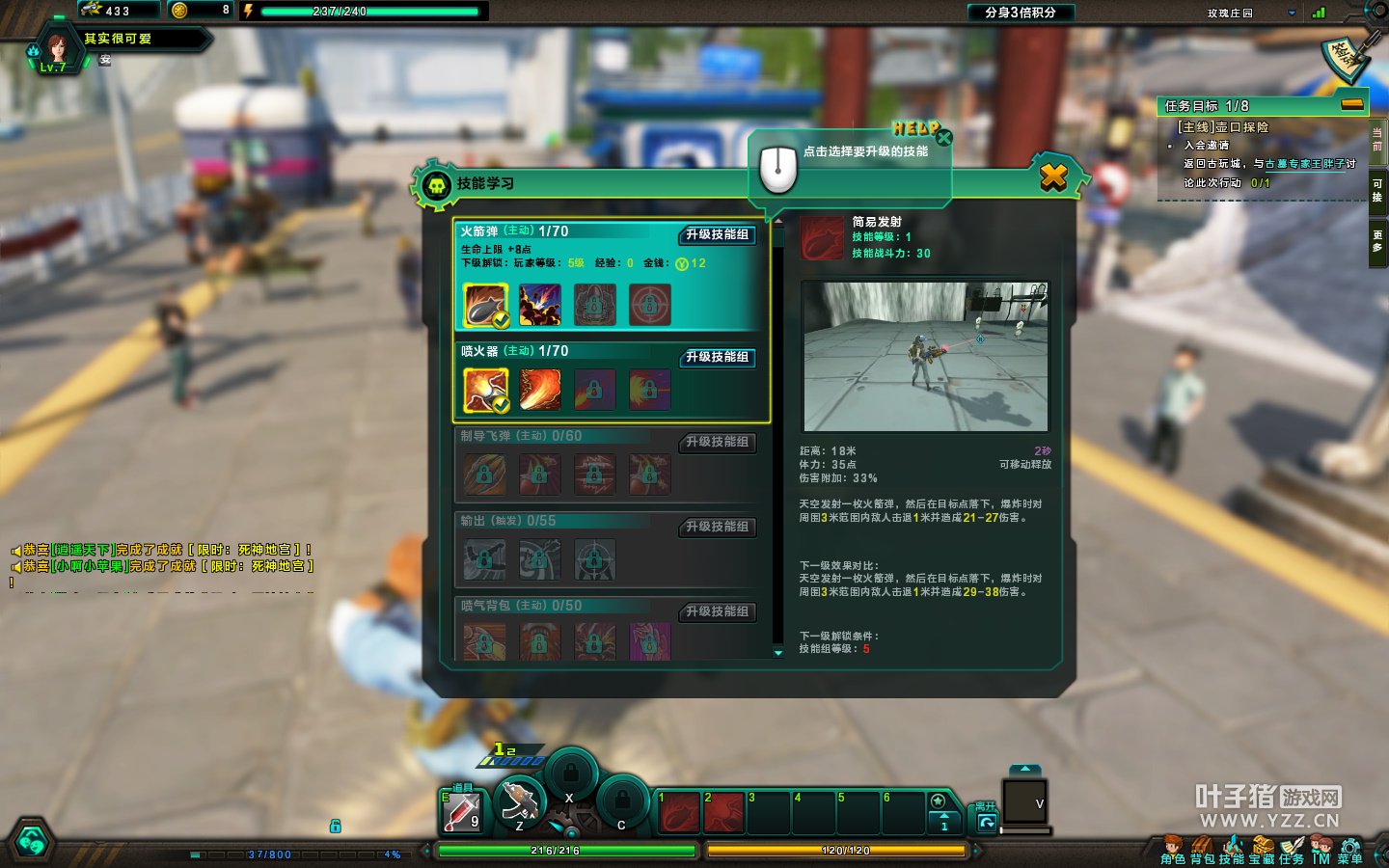
Task: Select the first rocket skill icon
Action: coord(485,305)
